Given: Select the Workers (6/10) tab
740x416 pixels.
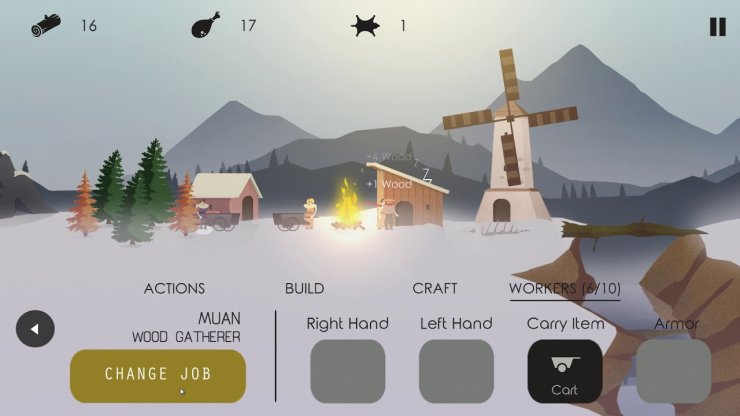Looking at the screenshot, I should pyautogui.click(x=564, y=288).
